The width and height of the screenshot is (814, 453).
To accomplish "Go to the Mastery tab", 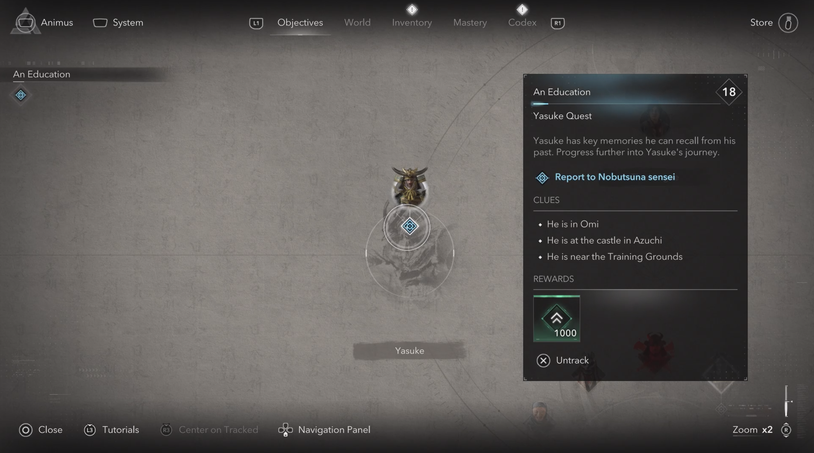I will pos(470,22).
